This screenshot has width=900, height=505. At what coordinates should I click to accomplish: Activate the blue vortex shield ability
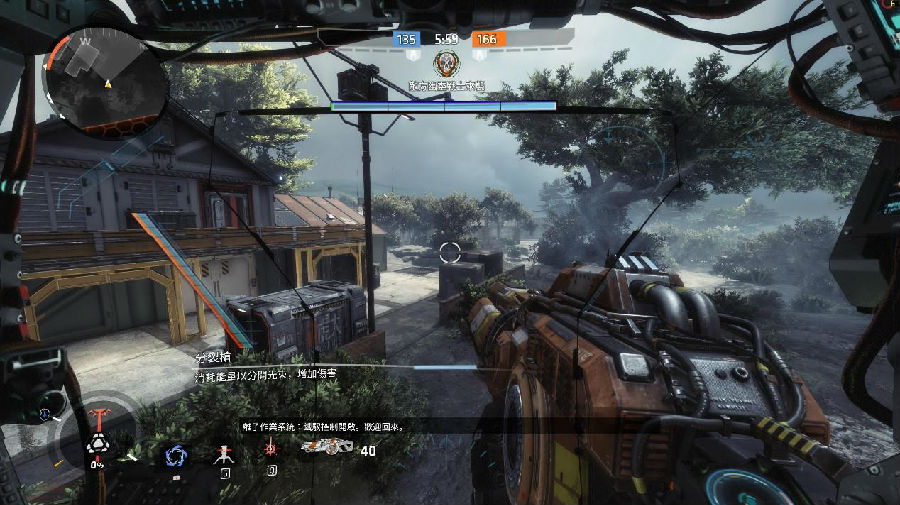(x=177, y=454)
